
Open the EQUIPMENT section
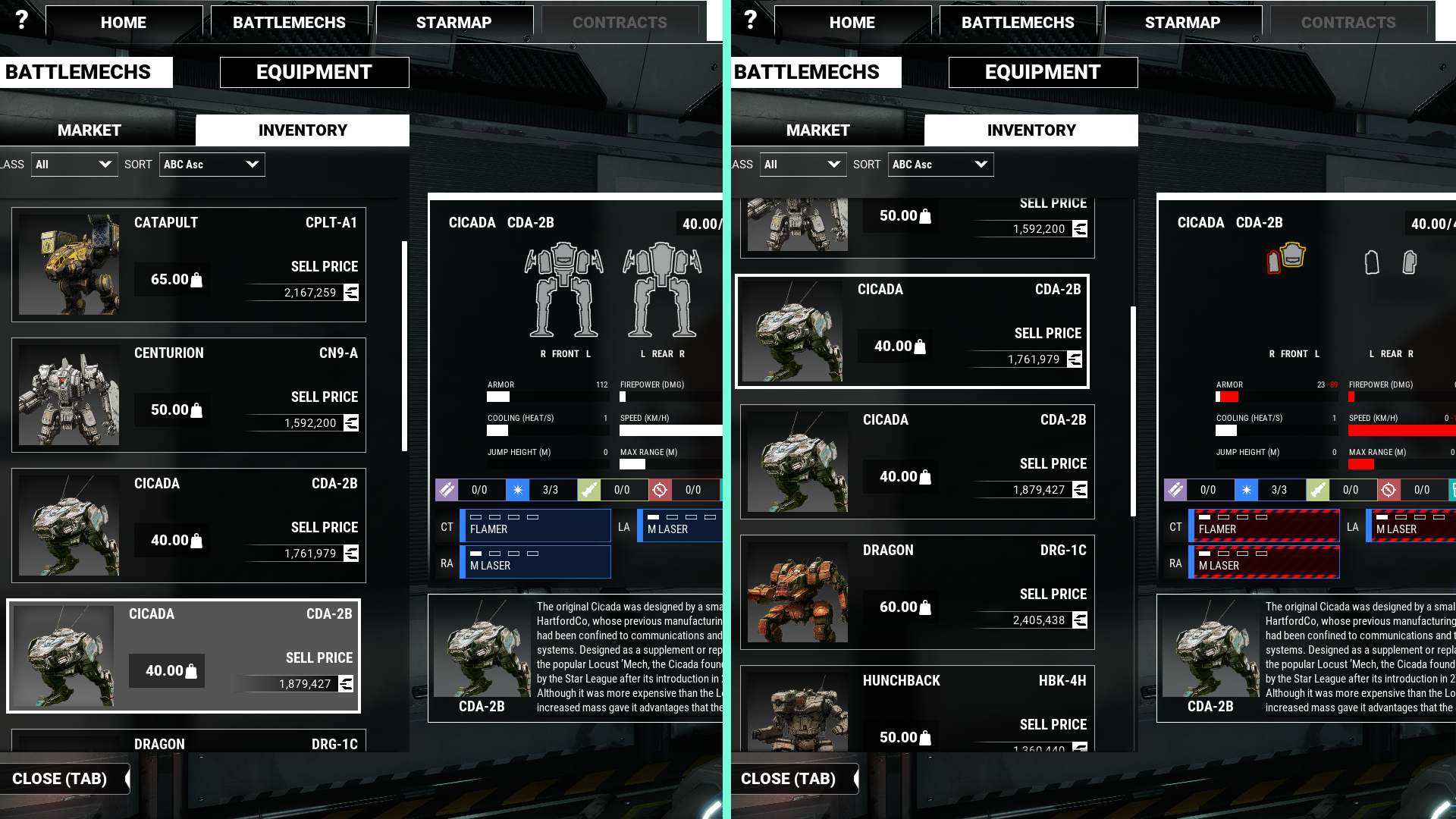[313, 72]
